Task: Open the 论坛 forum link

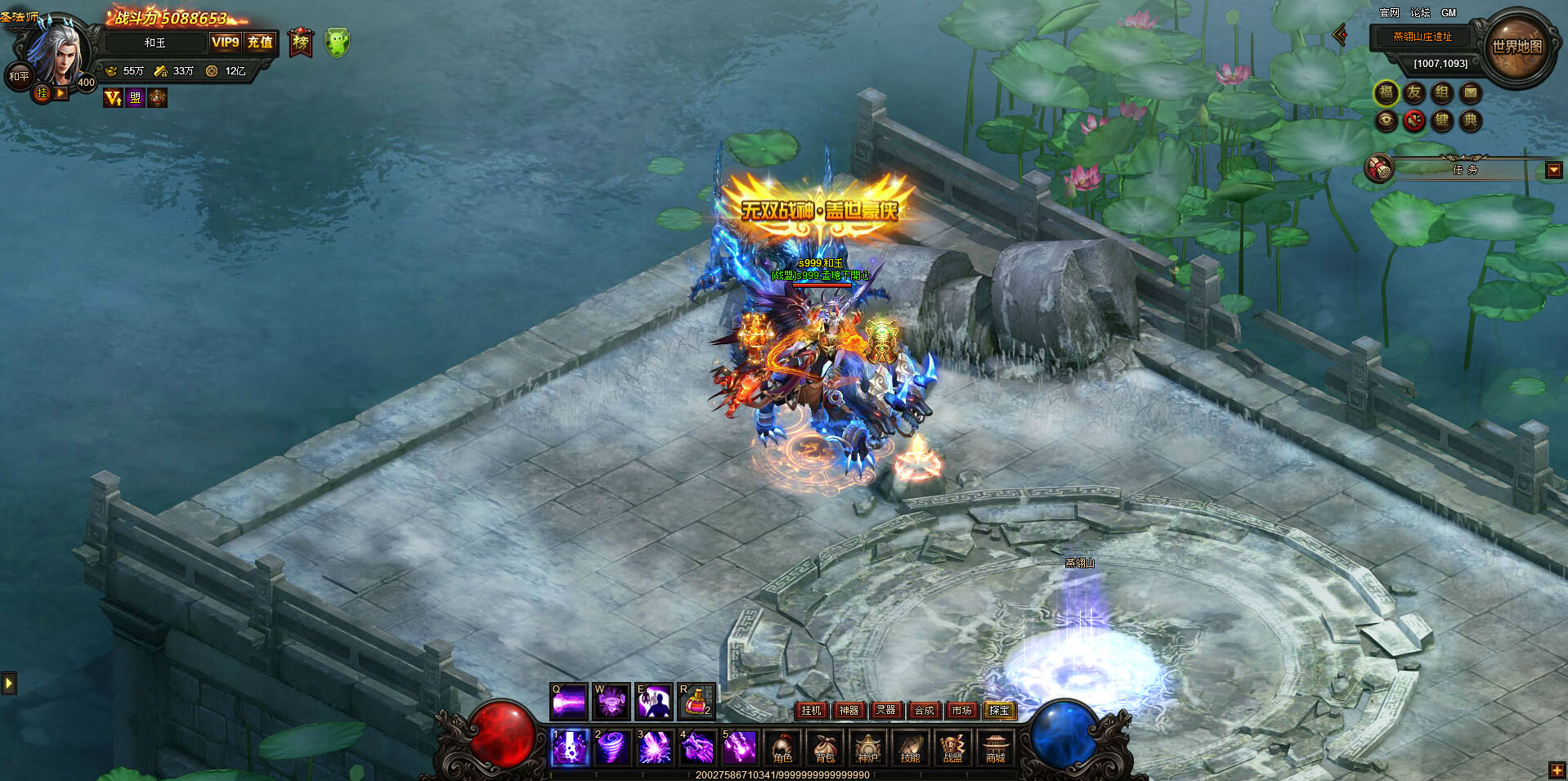Action: point(1420,13)
